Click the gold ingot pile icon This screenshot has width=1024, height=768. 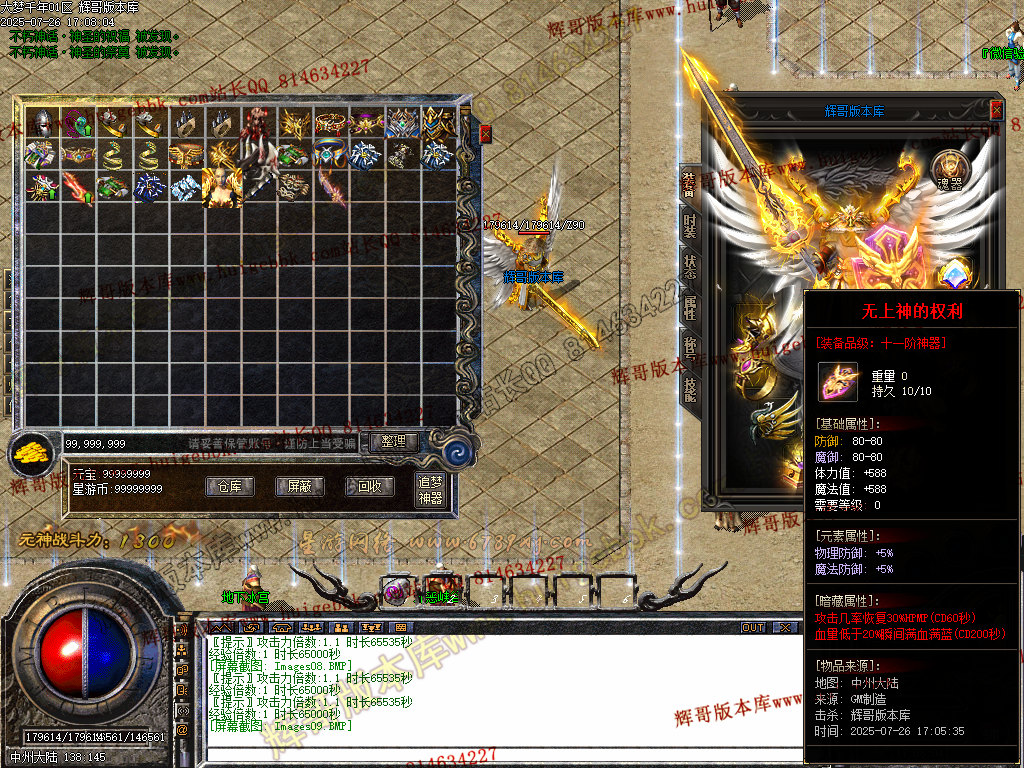pos(33,454)
